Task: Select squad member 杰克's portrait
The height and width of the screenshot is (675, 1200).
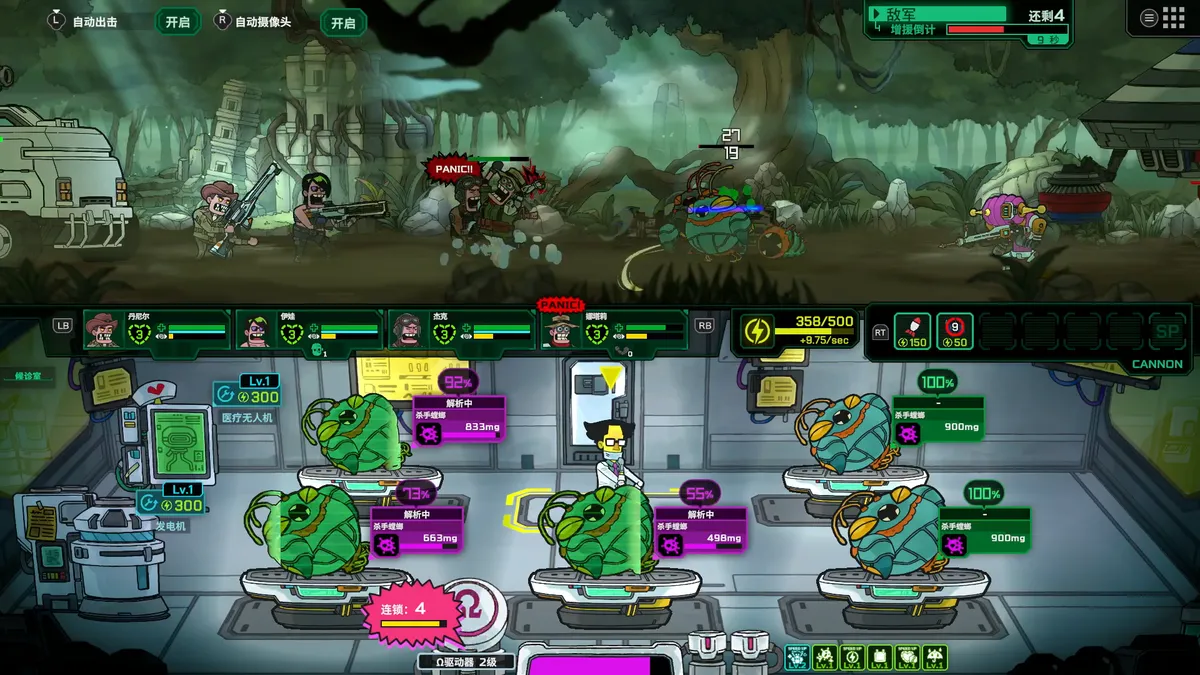Action: pyautogui.click(x=406, y=329)
